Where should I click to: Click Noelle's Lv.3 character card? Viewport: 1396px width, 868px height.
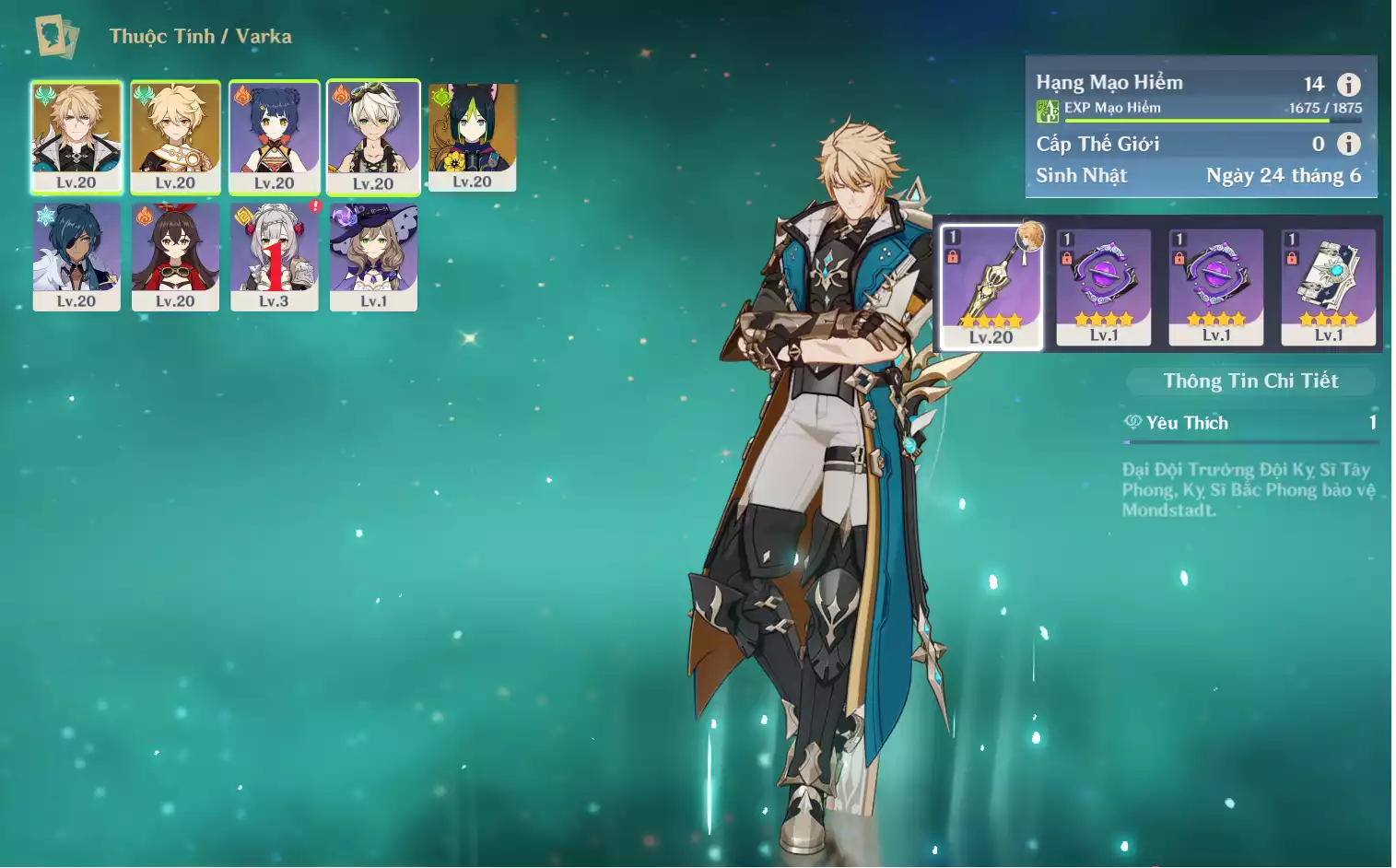[x=274, y=256]
